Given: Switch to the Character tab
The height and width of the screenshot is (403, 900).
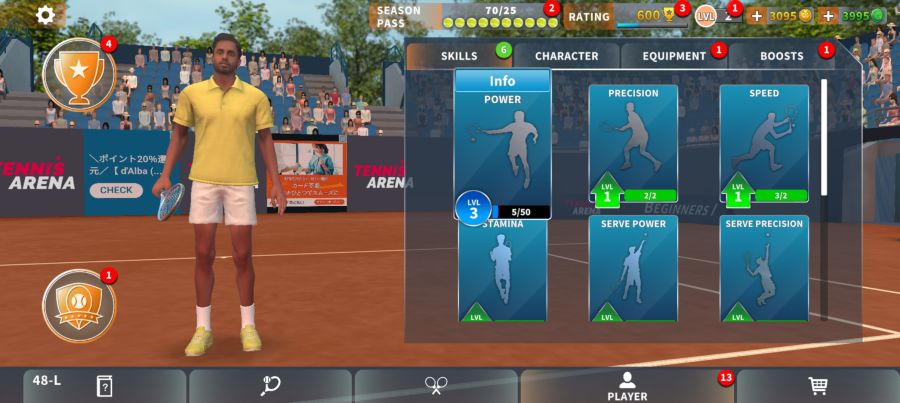Looking at the screenshot, I should 566,56.
